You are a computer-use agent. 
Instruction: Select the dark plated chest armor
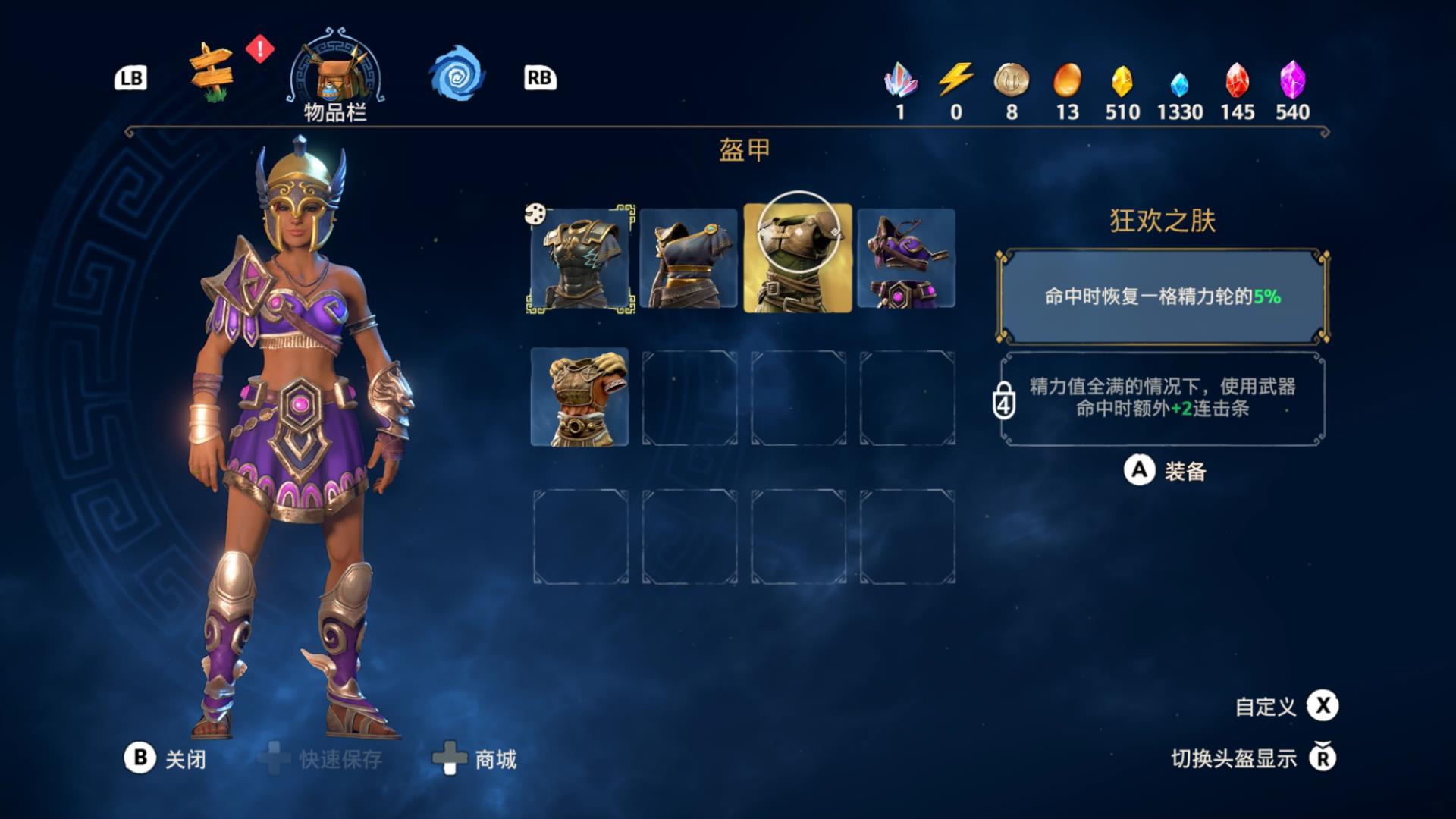[580, 259]
